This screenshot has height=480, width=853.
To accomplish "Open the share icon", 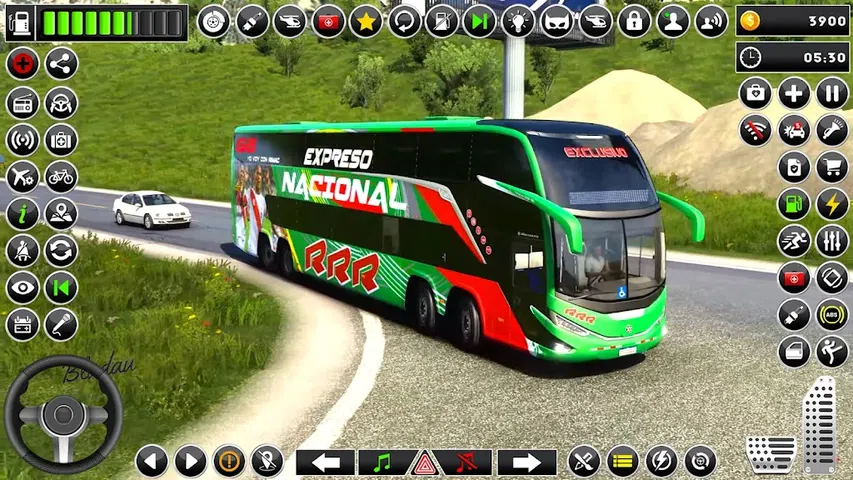I will point(61,64).
